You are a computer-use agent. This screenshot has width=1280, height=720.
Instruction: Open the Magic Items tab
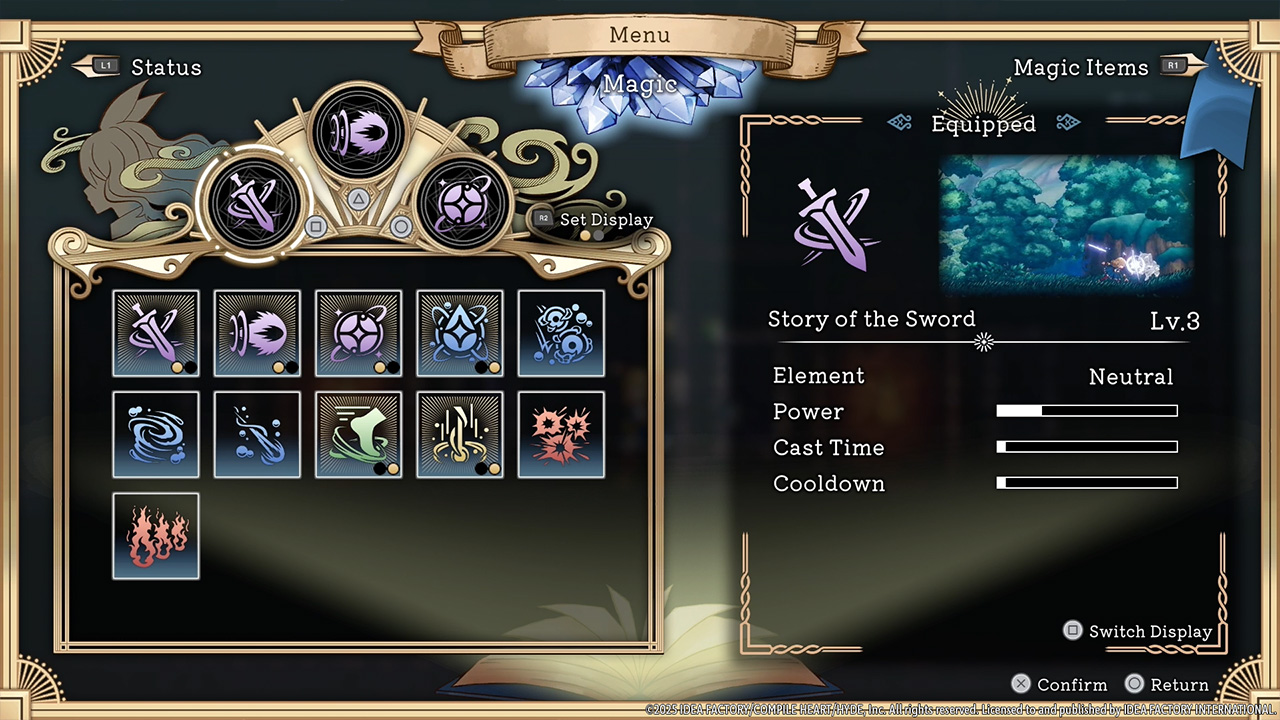[1081, 68]
